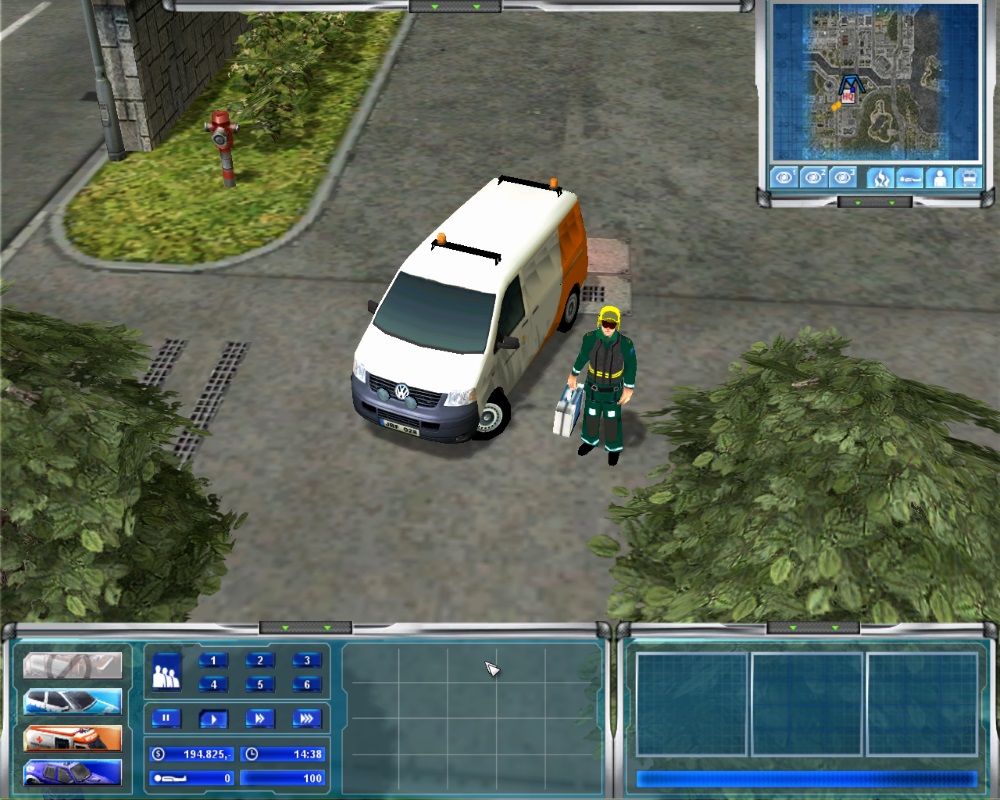
Task: Activate triple fast-forward speed
Action: point(307,718)
